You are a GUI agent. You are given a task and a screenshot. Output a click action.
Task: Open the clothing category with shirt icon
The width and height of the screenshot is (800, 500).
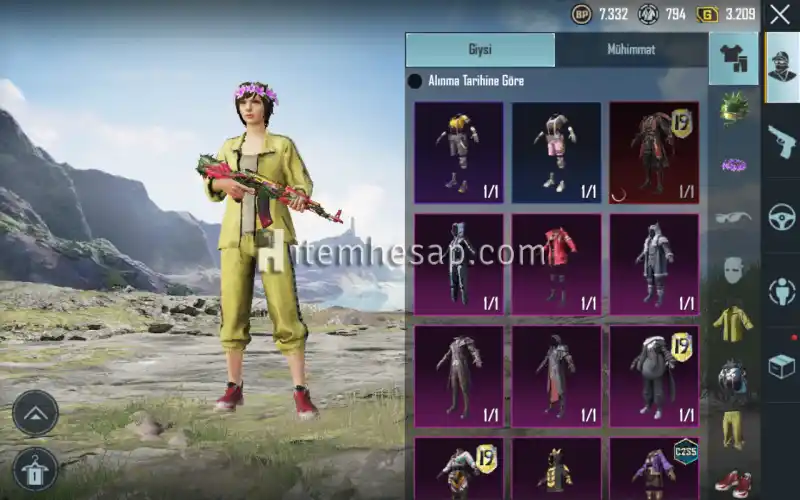[x=733, y=58]
